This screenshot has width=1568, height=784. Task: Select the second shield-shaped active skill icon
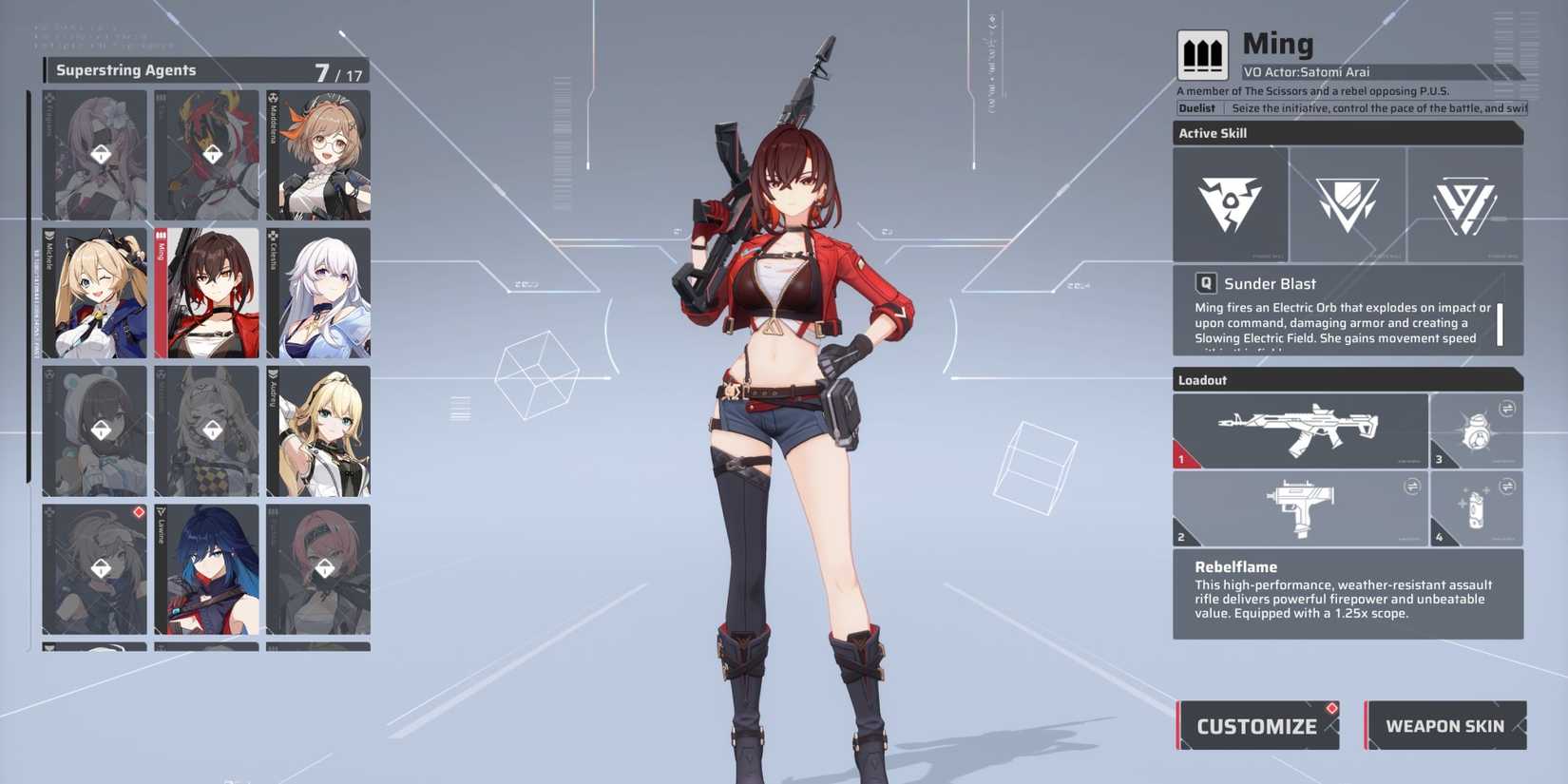pos(1348,202)
